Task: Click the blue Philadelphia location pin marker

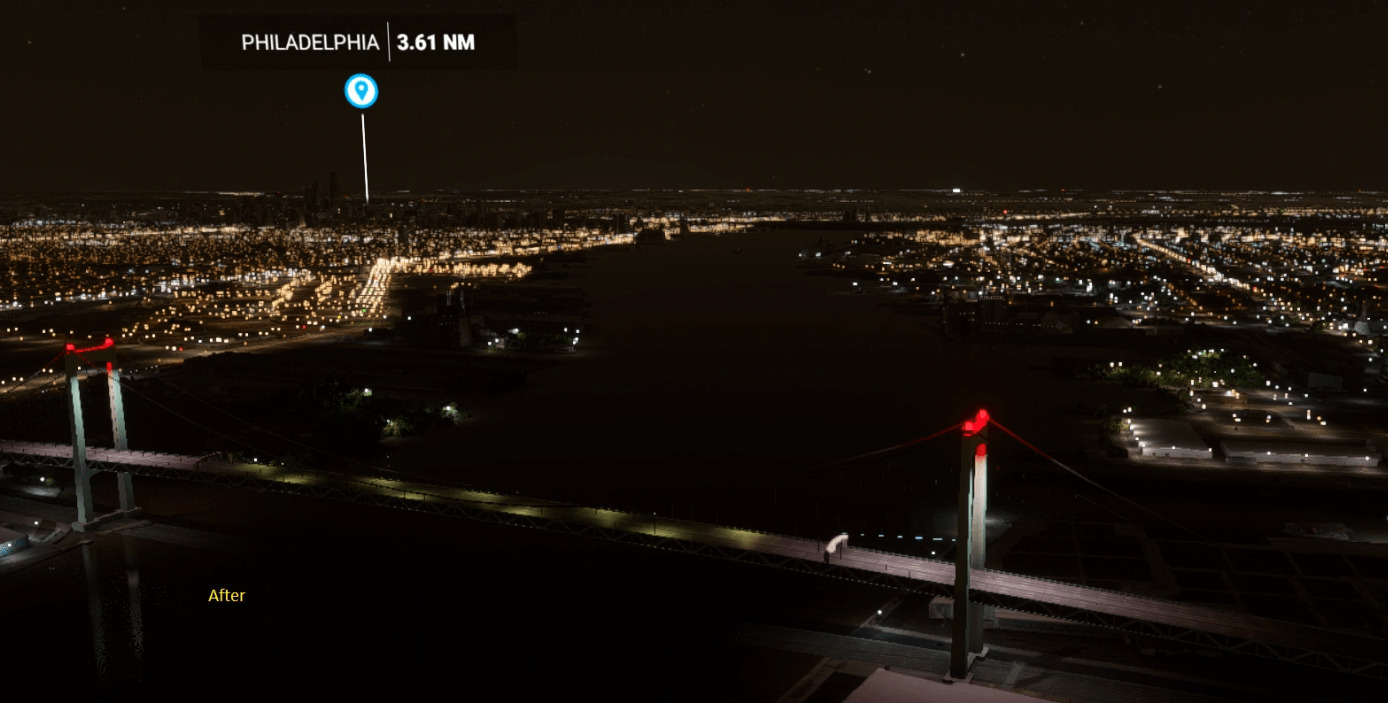Action: click(361, 91)
